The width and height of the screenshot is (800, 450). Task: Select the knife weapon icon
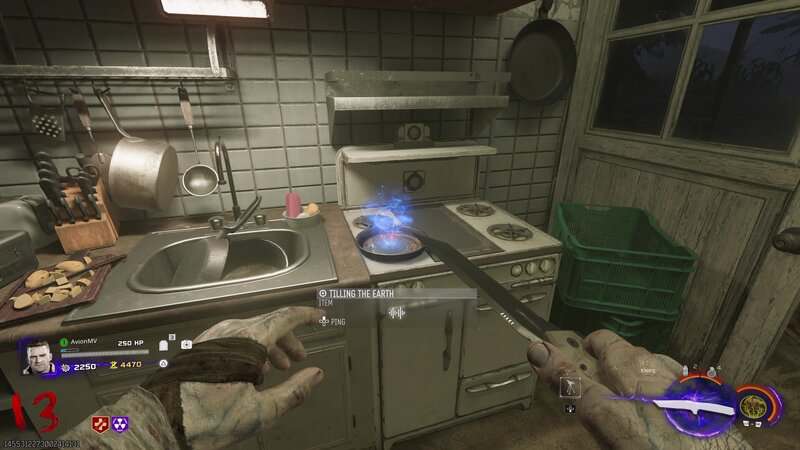(691, 407)
